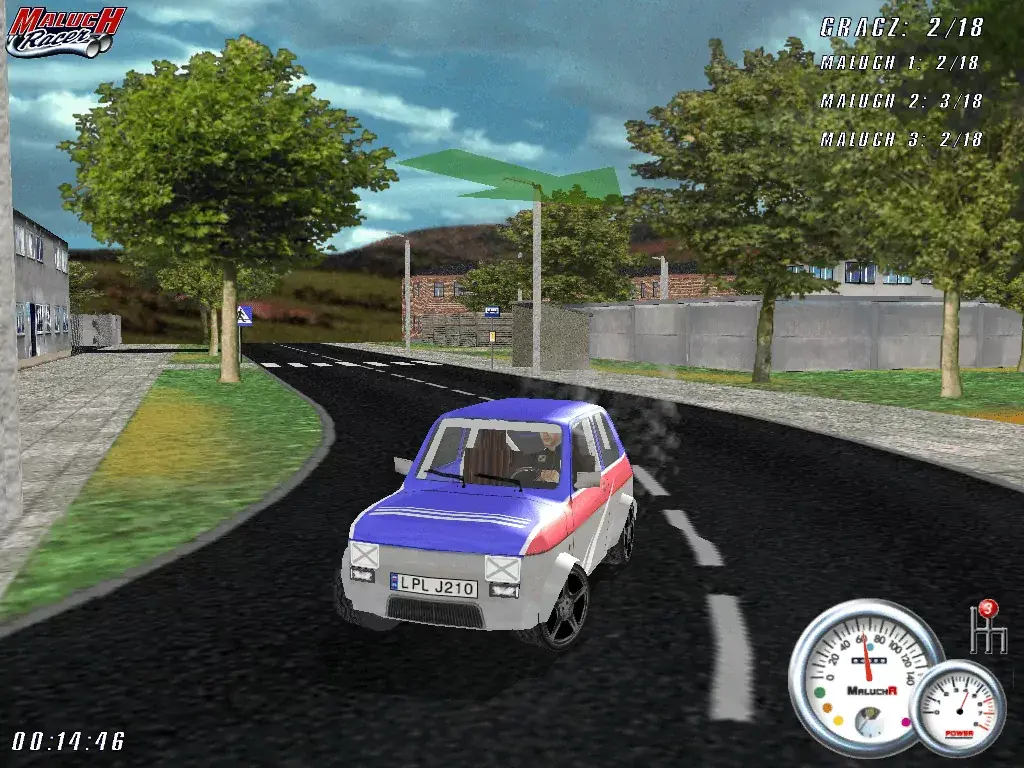Select the small Power gauge dial
Image resolution: width=1024 pixels, height=768 pixels.
tap(959, 708)
